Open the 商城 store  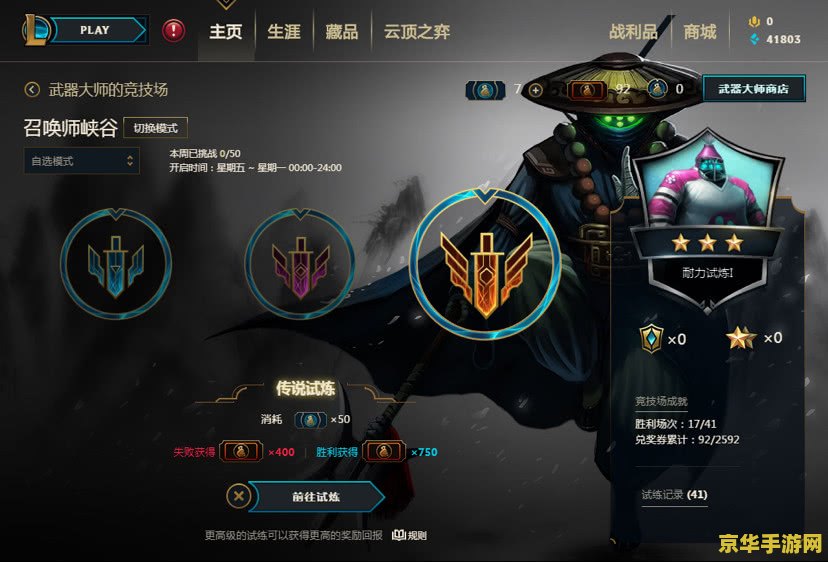pos(700,32)
